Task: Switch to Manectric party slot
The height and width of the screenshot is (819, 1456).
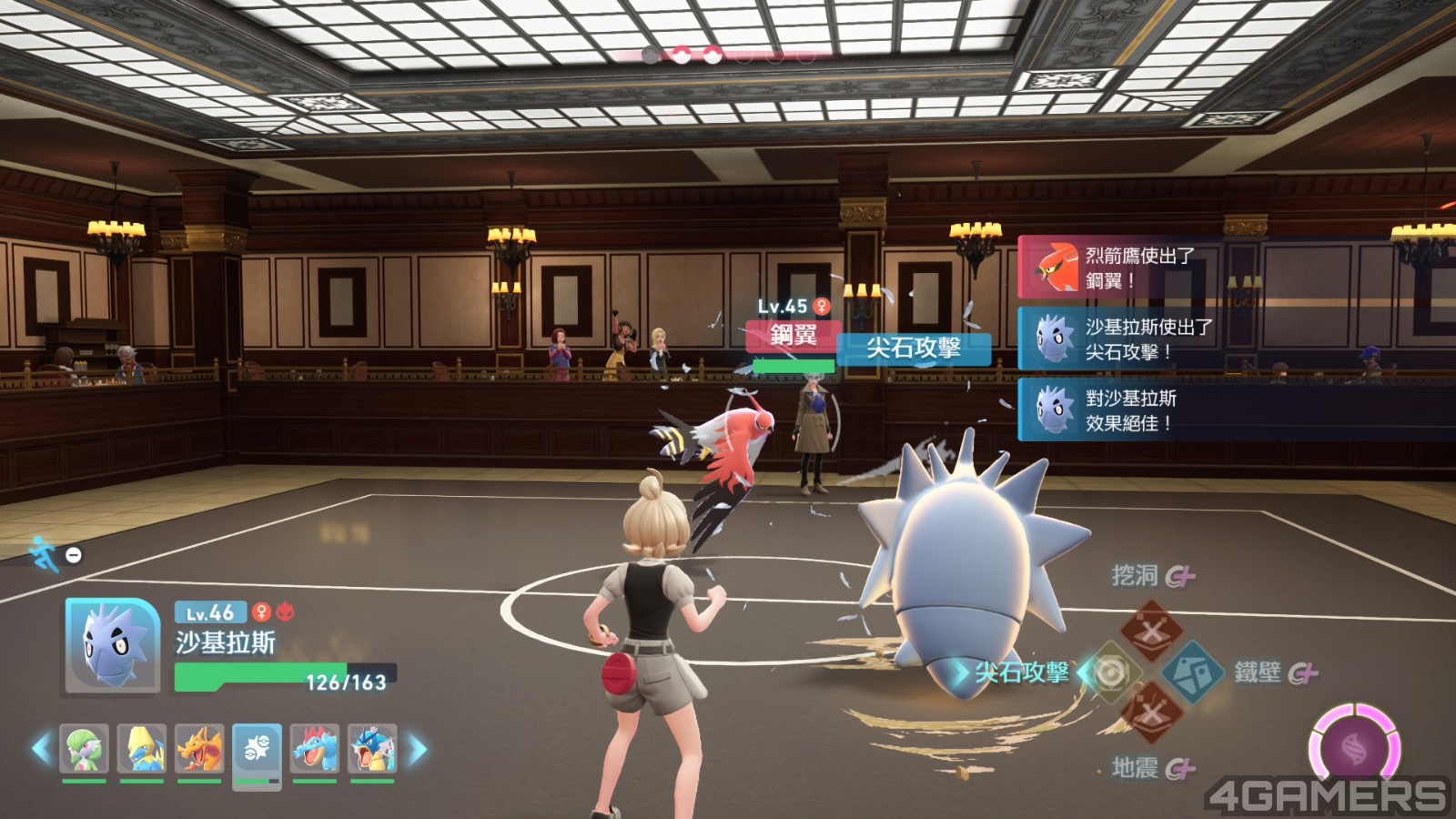Action: pyautogui.click(x=142, y=748)
